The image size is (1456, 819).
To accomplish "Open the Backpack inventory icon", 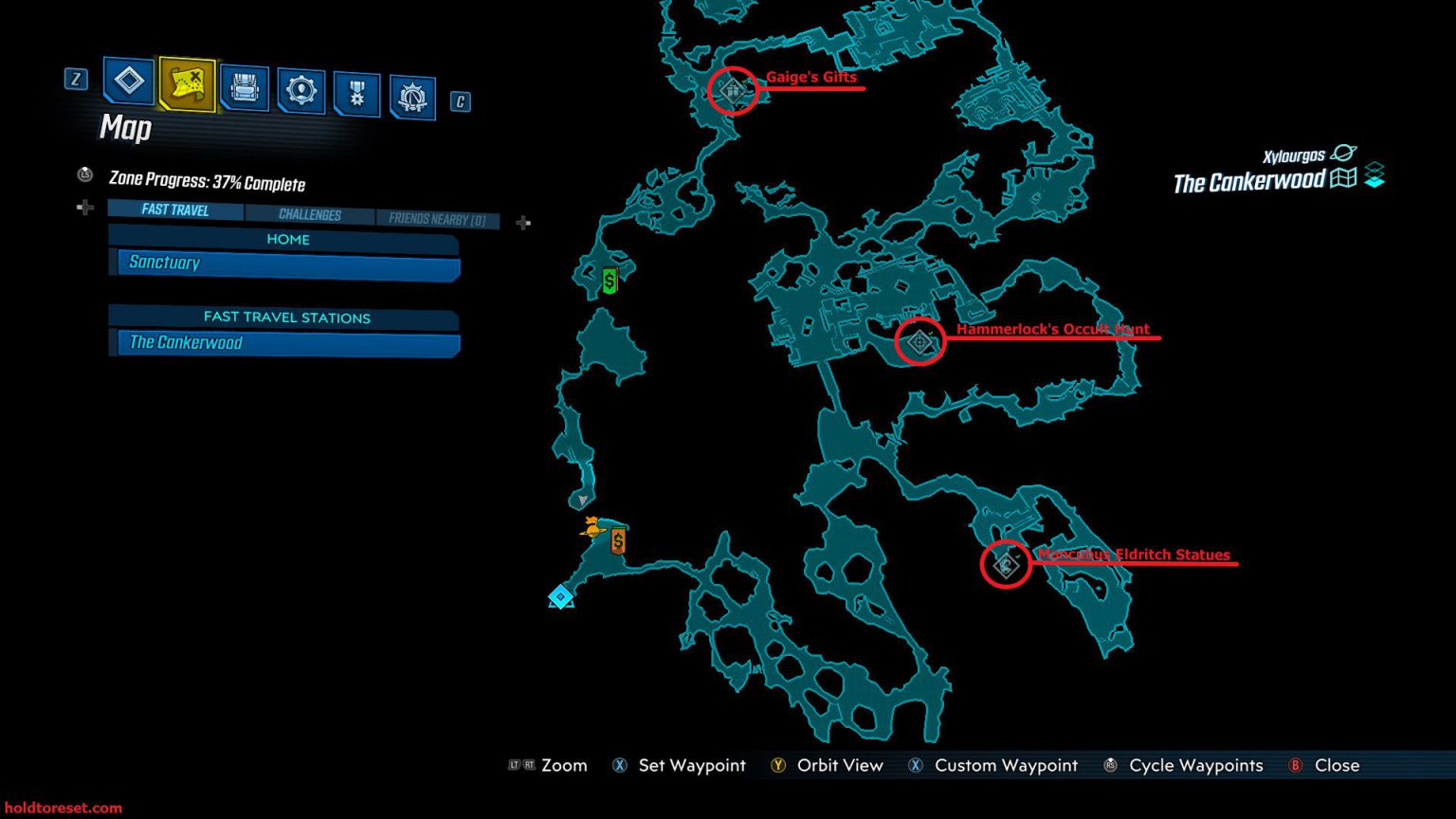I will [x=243, y=88].
